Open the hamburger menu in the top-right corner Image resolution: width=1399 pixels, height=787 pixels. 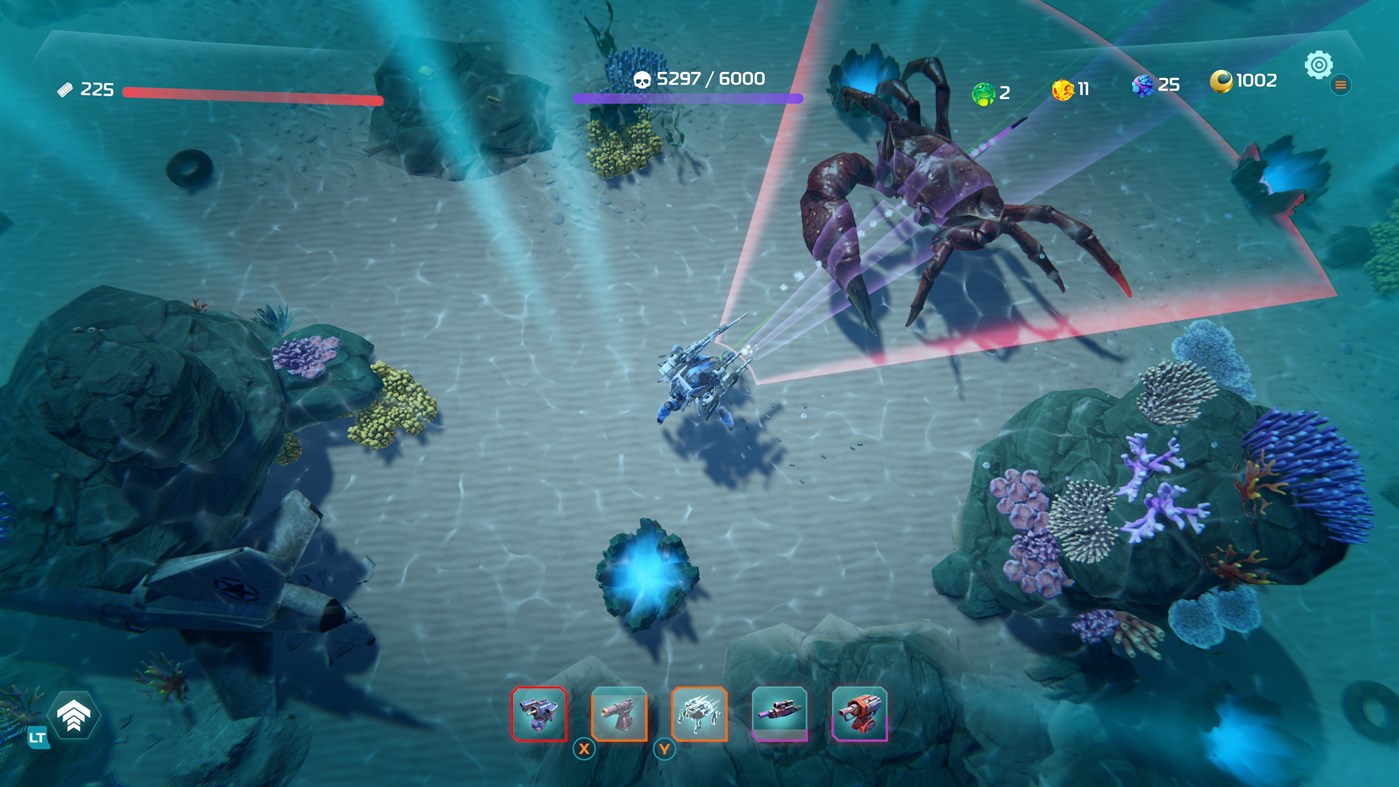click(x=1340, y=85)
